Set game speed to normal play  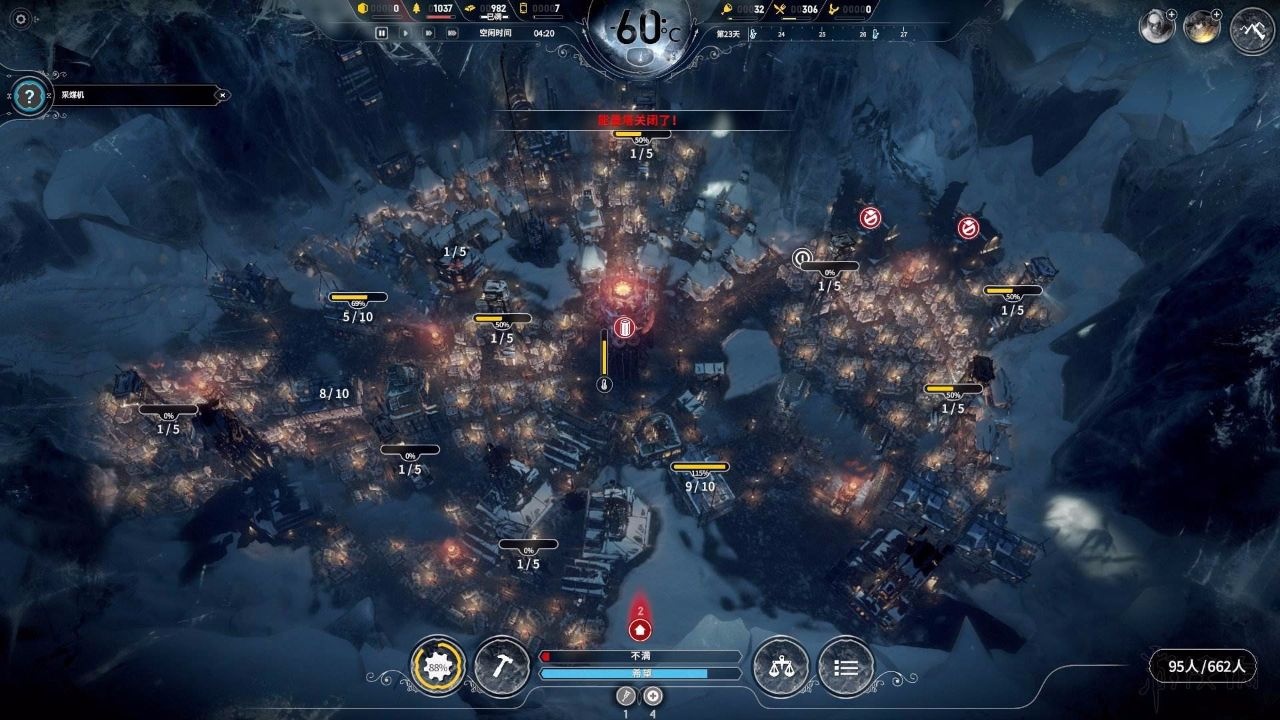(405, 33)
